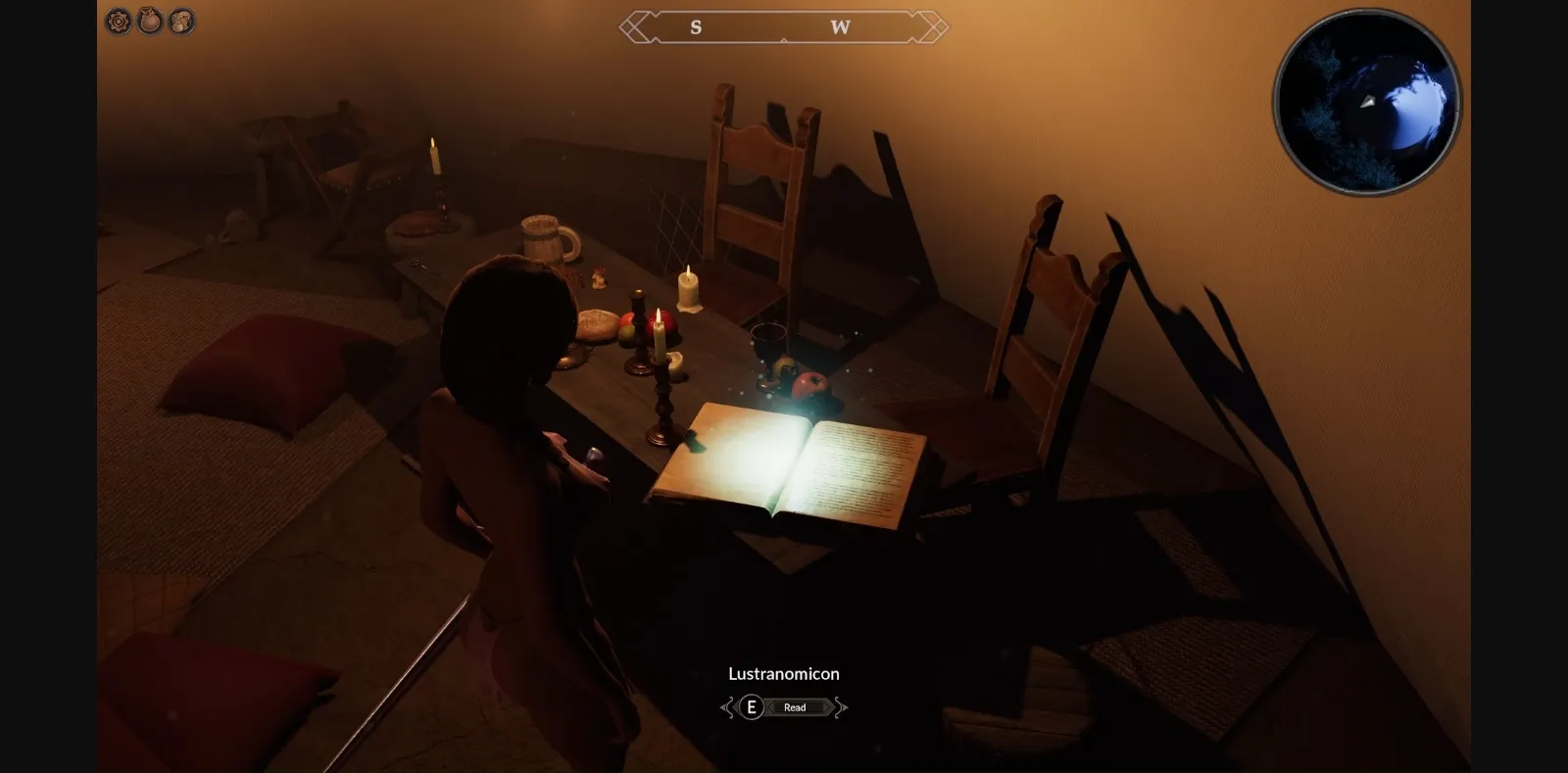The image size is (1568, 773).
Task: Click the circular E key prompt
Action: click(750, 707)
